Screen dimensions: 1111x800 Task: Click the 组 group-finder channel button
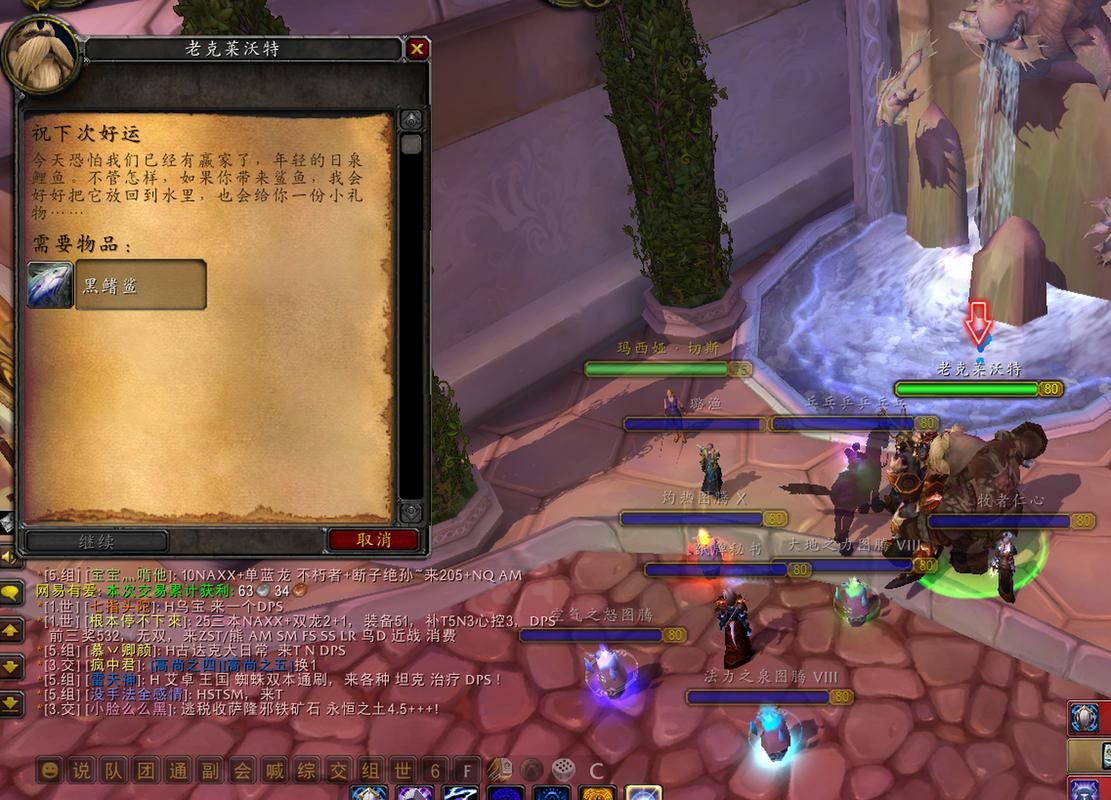point(370,771)
